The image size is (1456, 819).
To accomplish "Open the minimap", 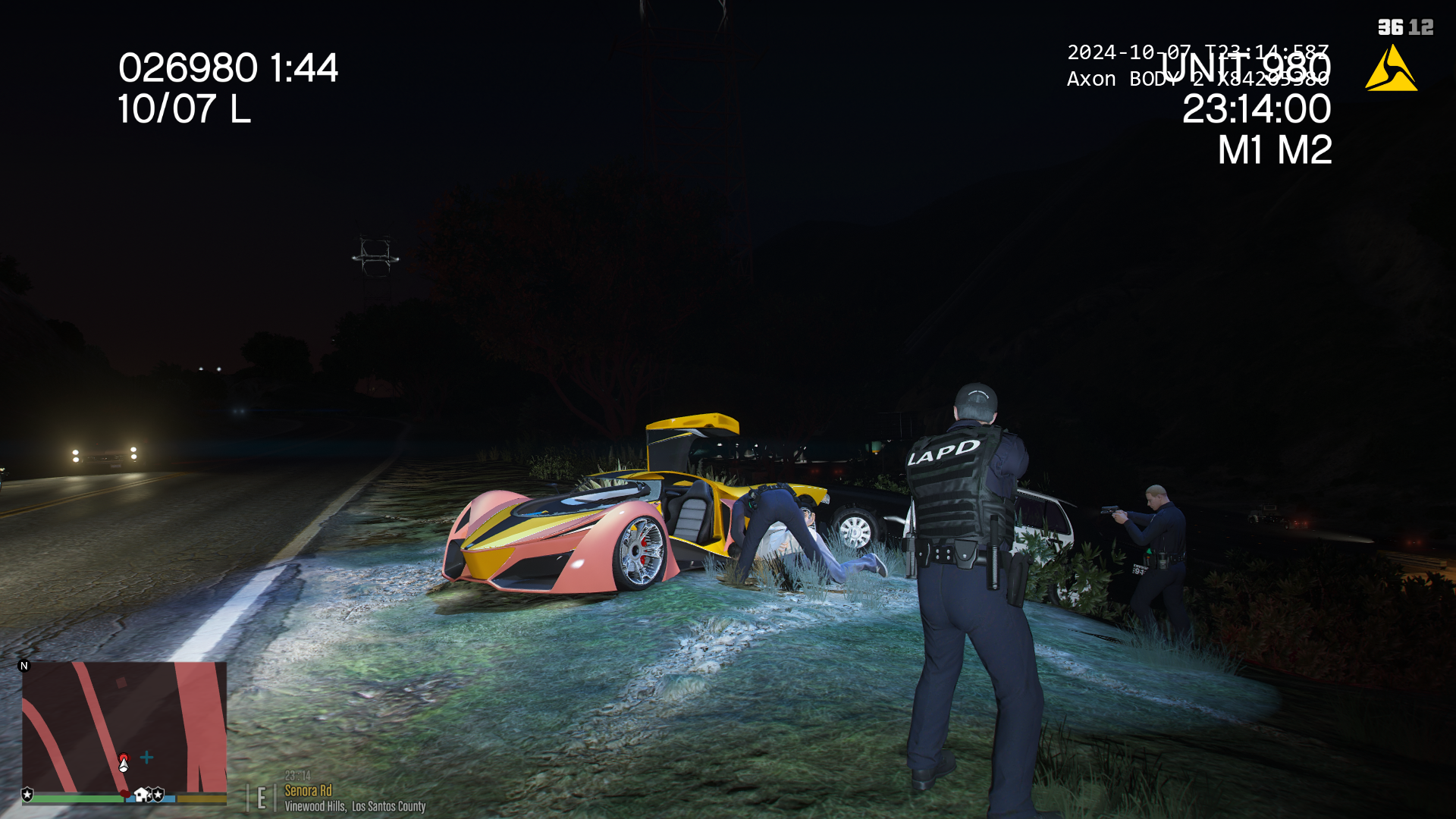I will 124,726.
